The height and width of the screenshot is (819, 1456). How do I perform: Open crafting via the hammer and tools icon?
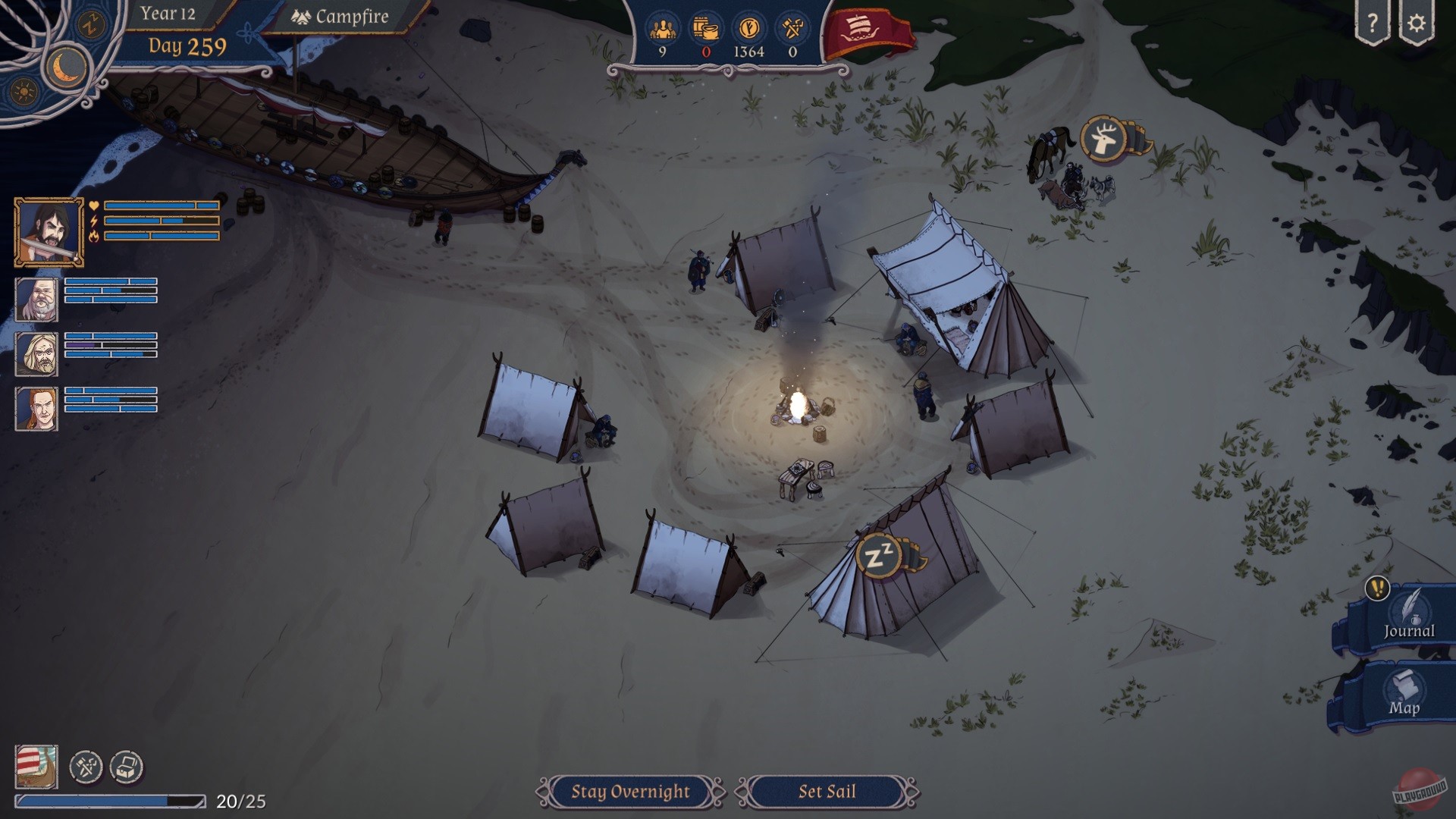[x=86, y=767]
